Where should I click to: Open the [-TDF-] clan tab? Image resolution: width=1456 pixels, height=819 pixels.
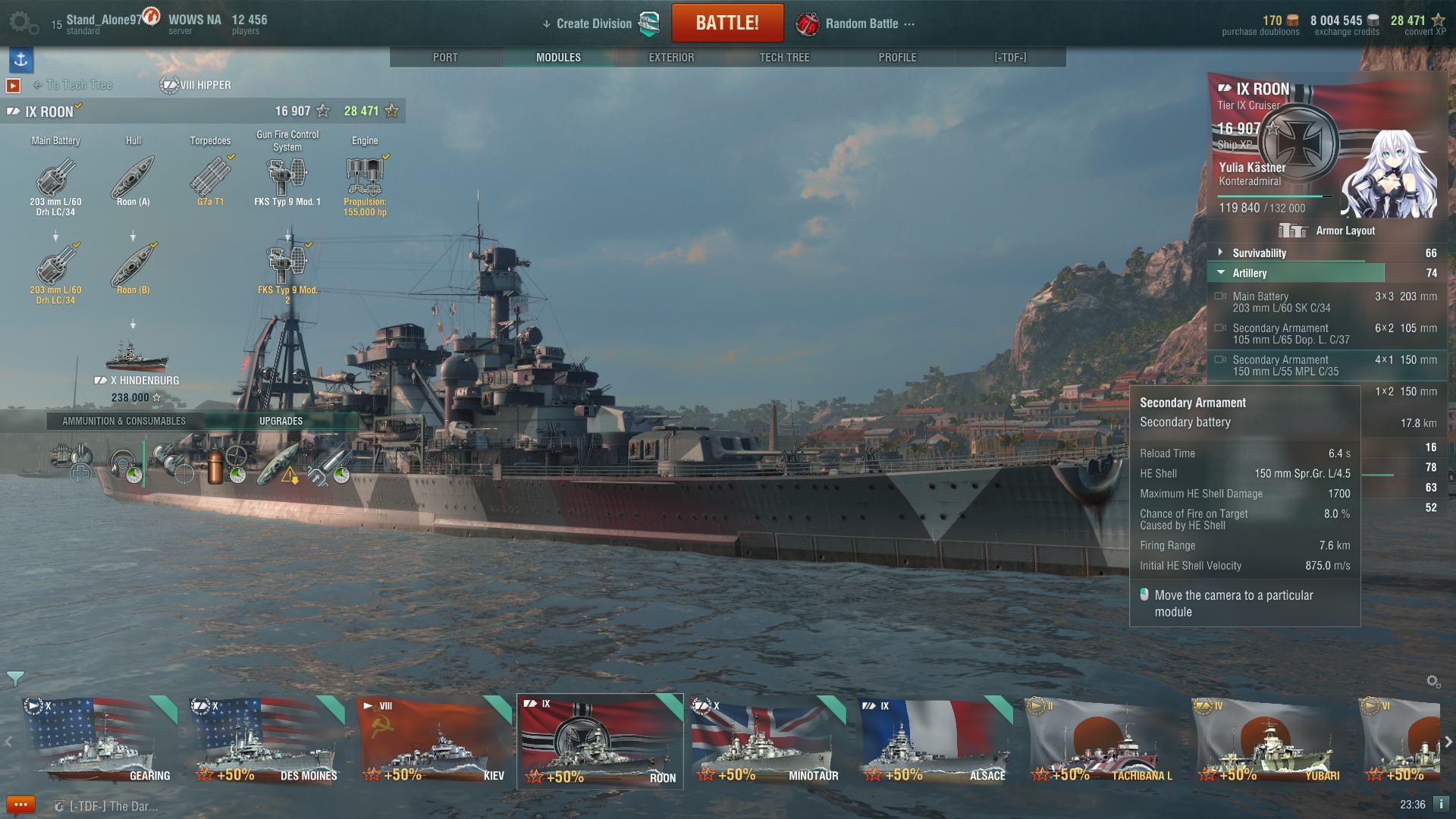[1010, 58]
